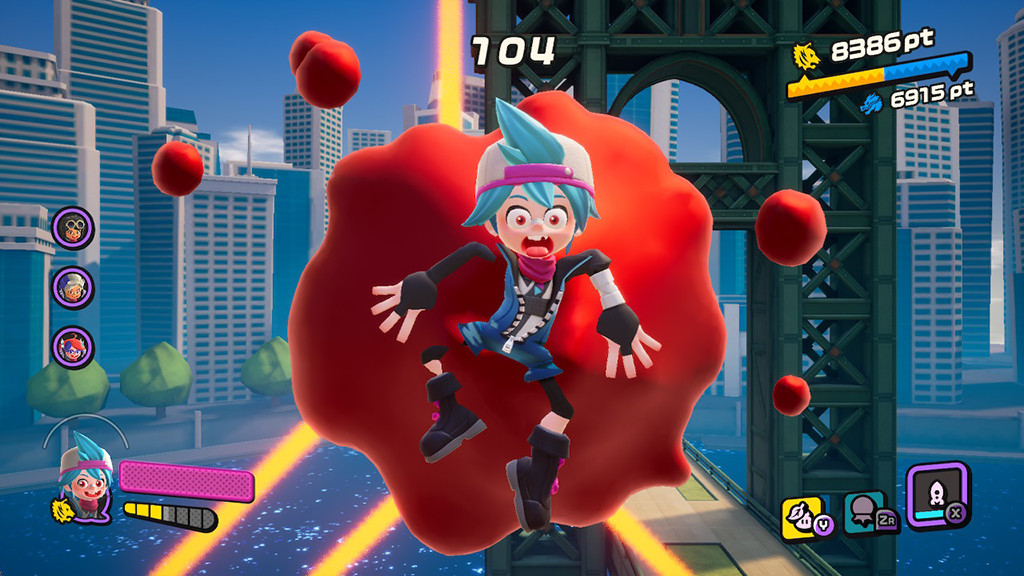
Task: Click the blue dragon team emblem
Action: coord(872,100)
